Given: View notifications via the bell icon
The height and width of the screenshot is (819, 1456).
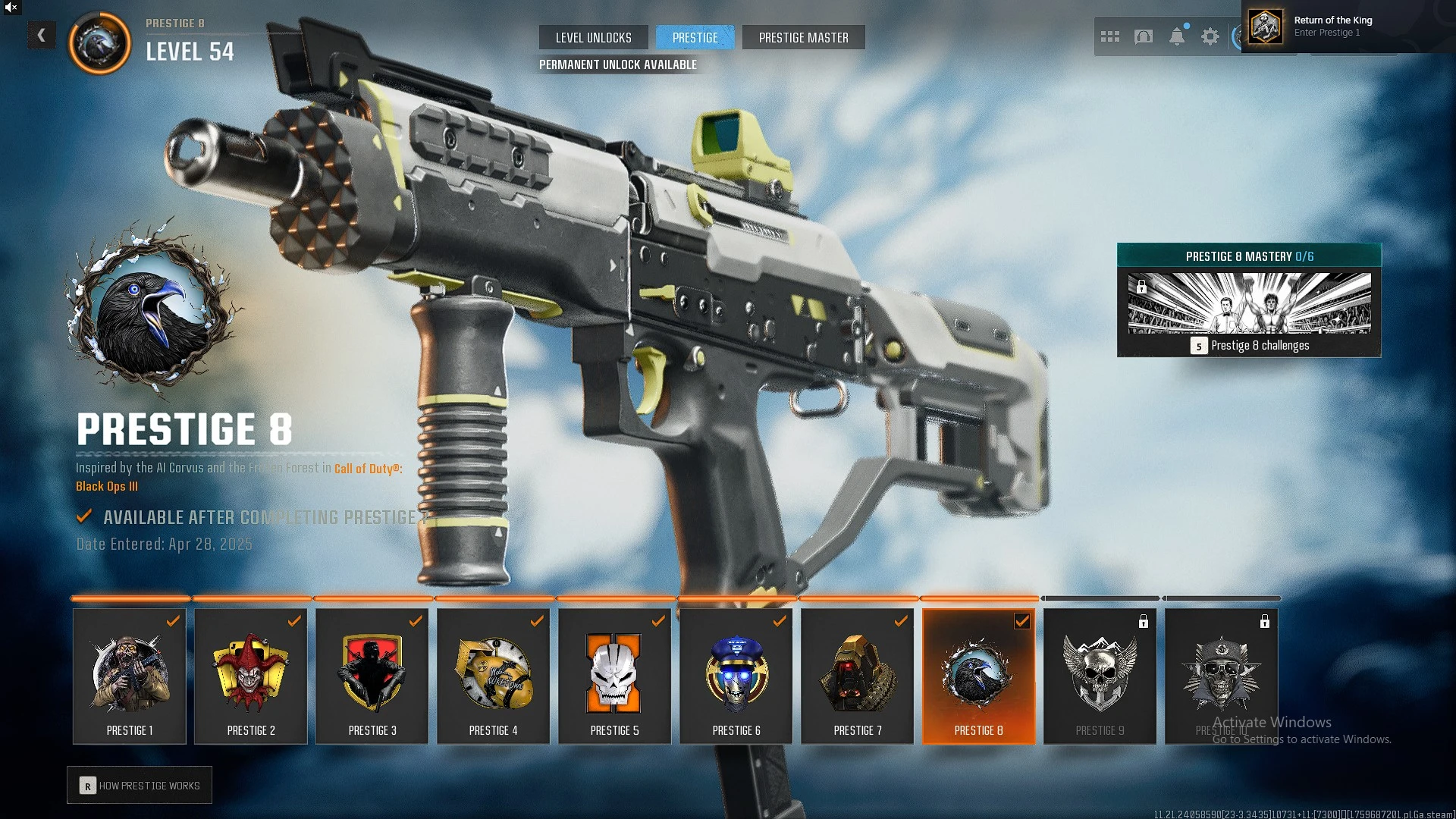Looking at the screenshot, I should pos(1177,36).
